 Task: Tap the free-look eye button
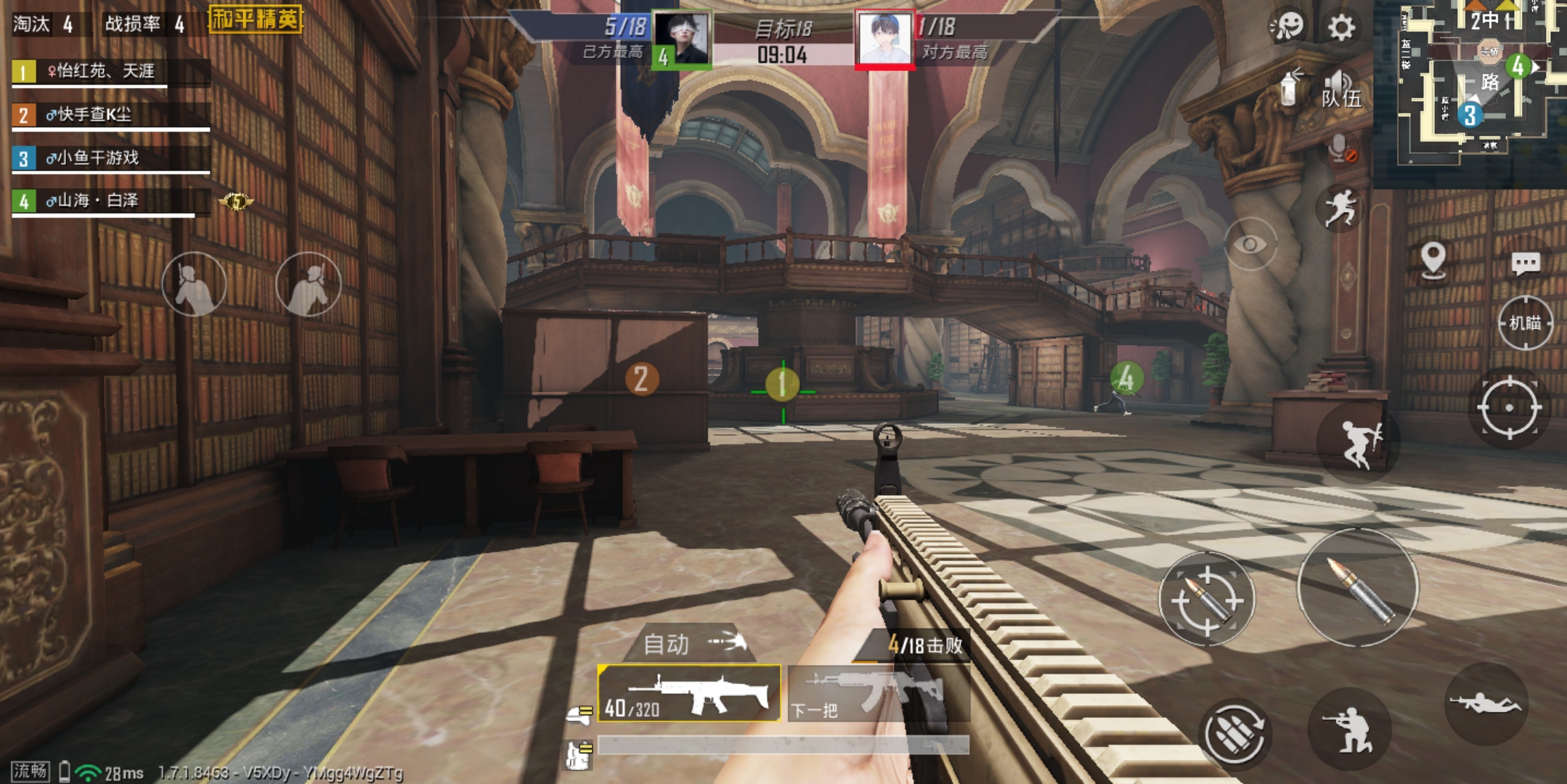(1250, 245)
